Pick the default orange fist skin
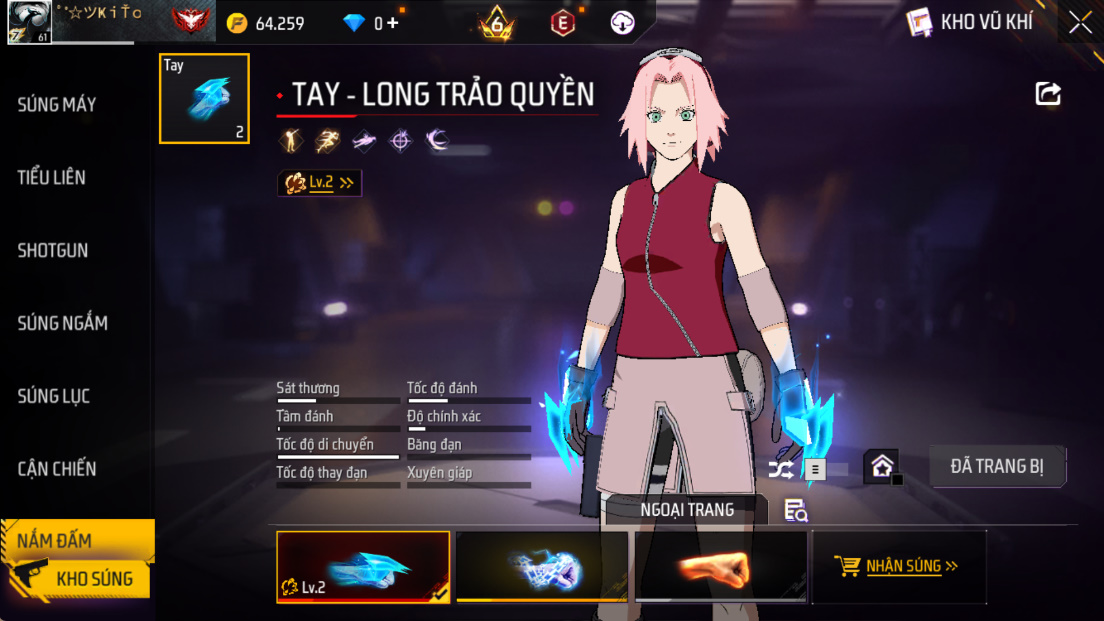The image size is (1104, 621). click(721, 567)
